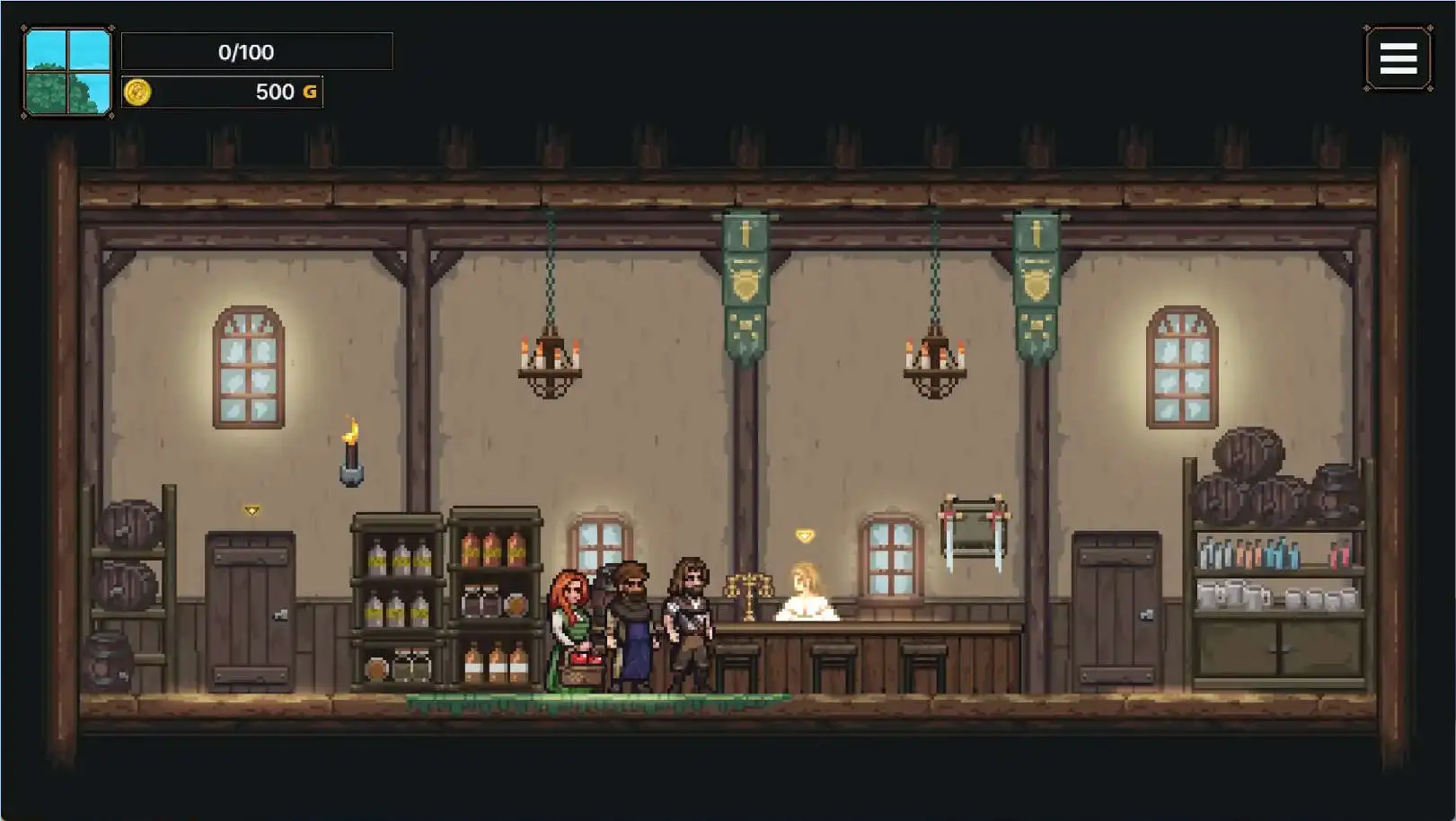The image size is (1456, 821).
Task: Open the hamburger menu
Action: (x=1398, y=59)
